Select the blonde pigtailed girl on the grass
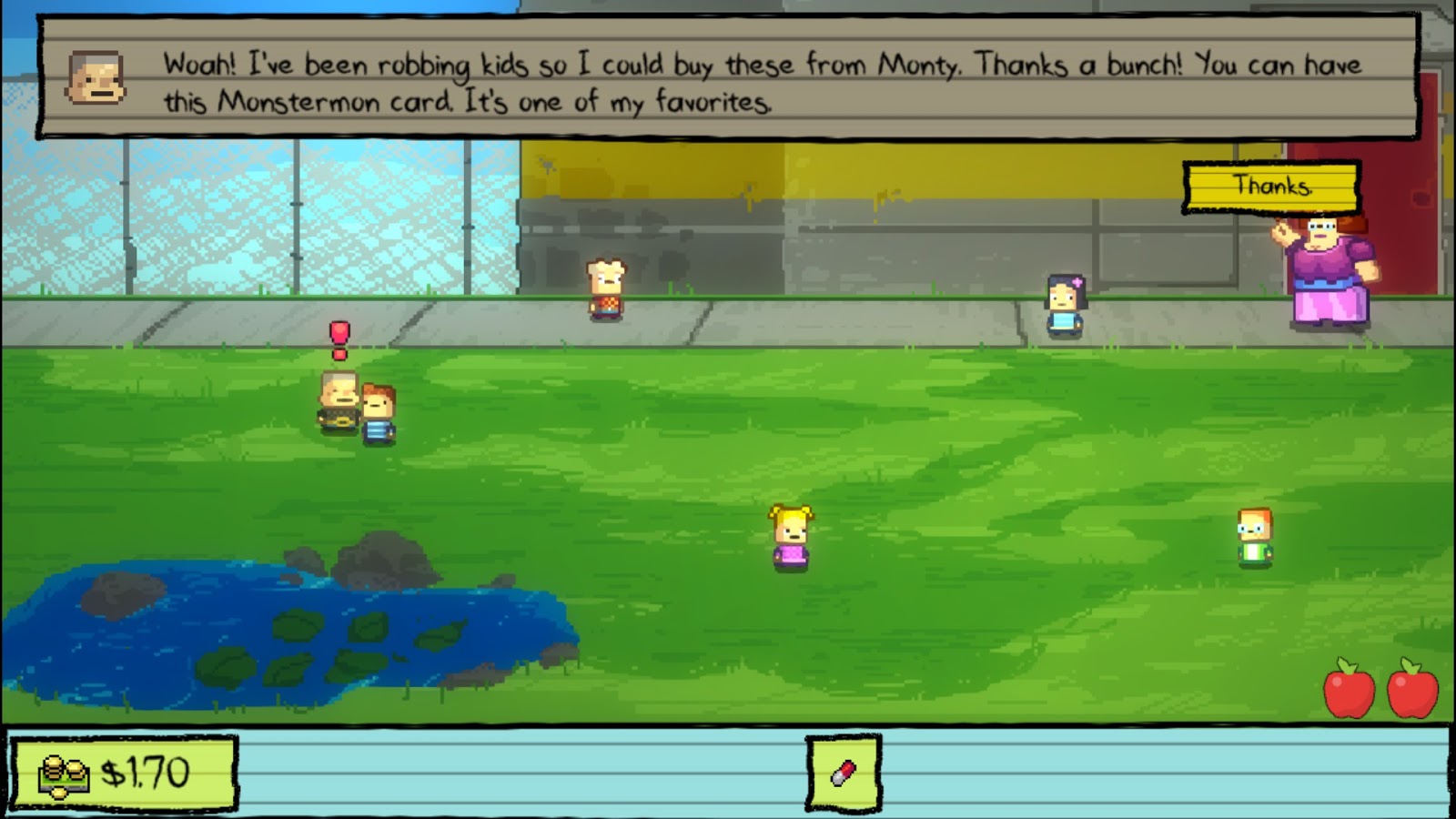This screenshot has width=1456, height=819. pos(791,537)
